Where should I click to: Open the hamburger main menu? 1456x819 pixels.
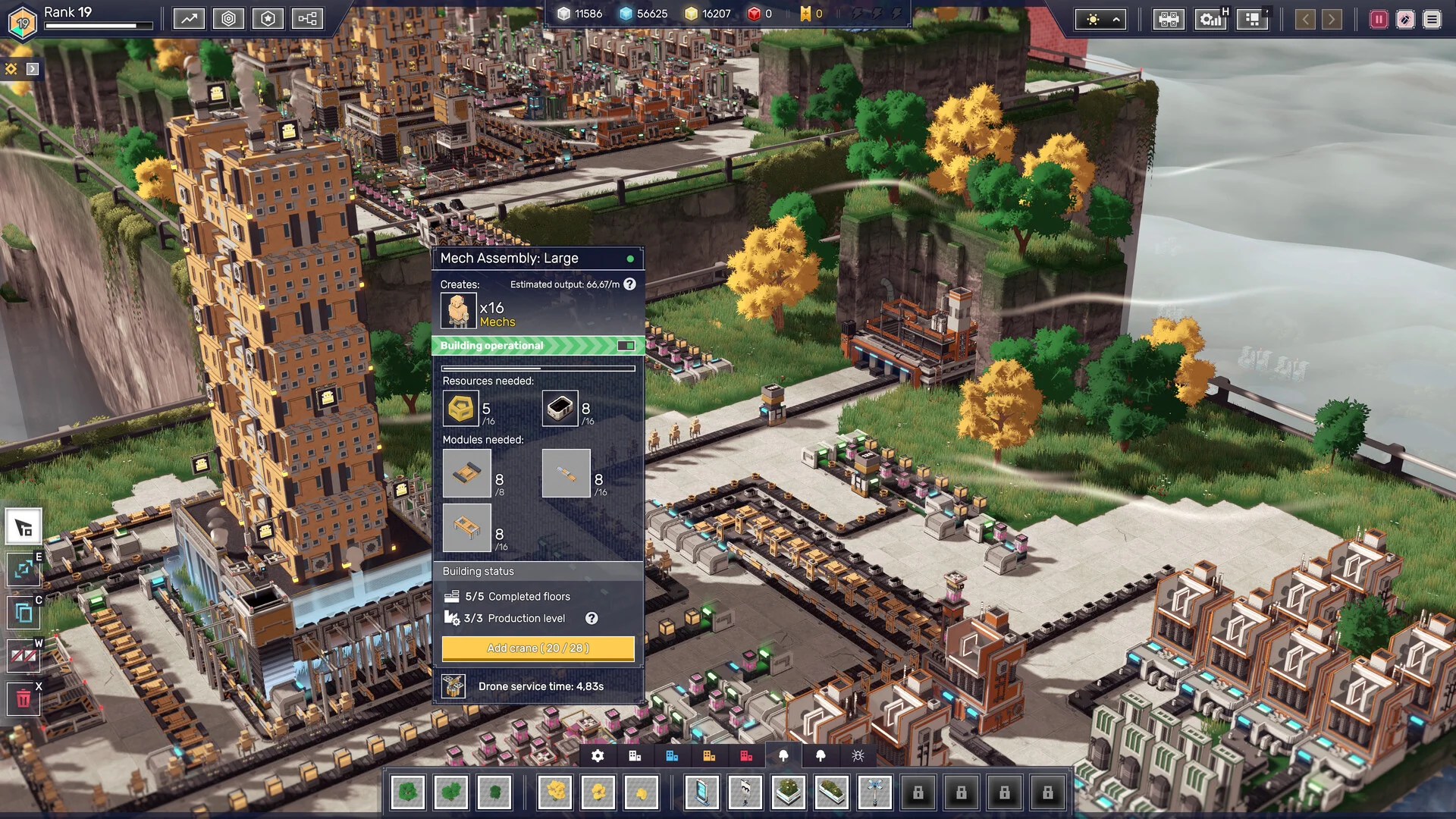[x=1432, y=20]
